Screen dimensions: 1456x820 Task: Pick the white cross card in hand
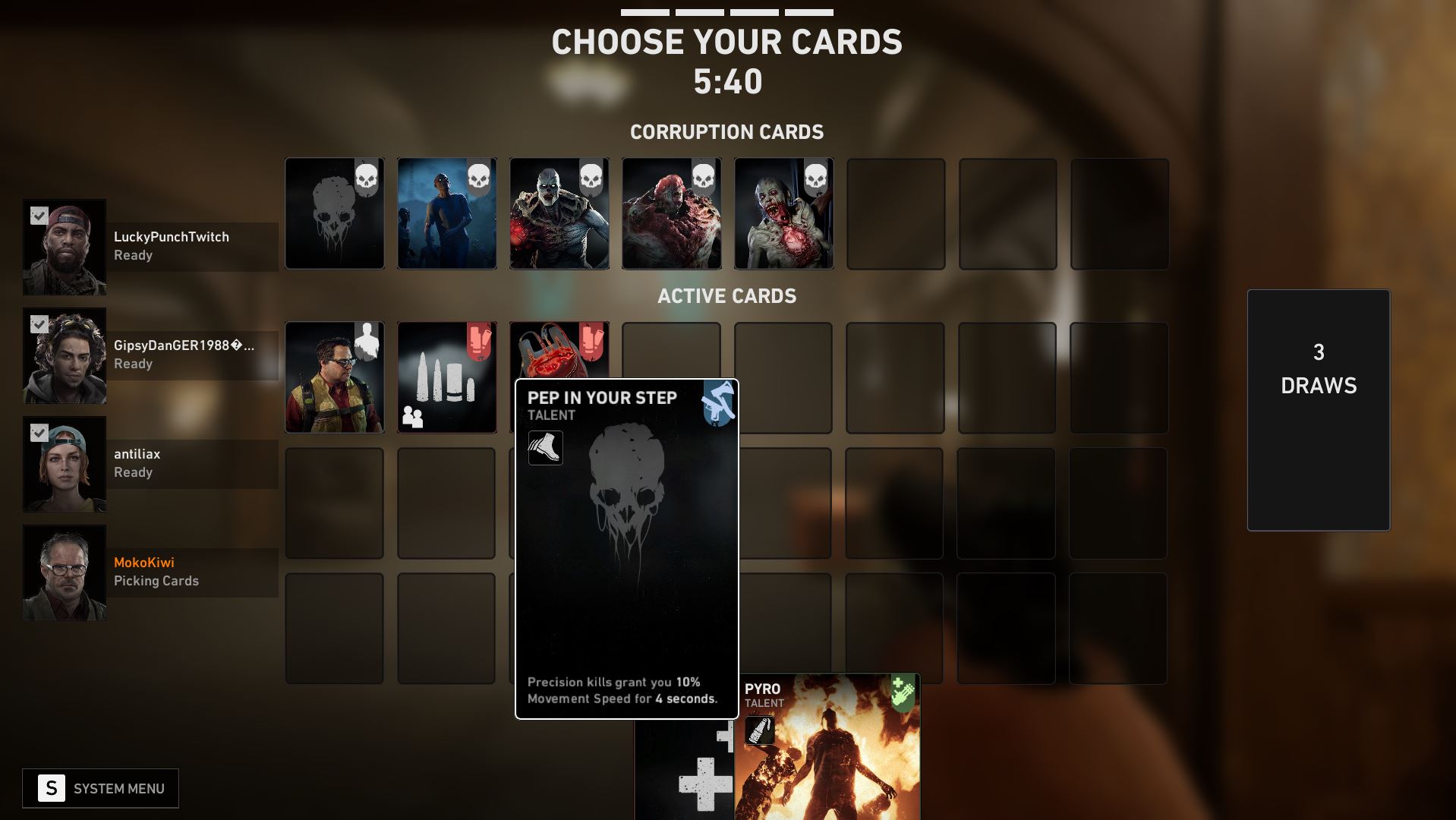(x=685, y=774)
